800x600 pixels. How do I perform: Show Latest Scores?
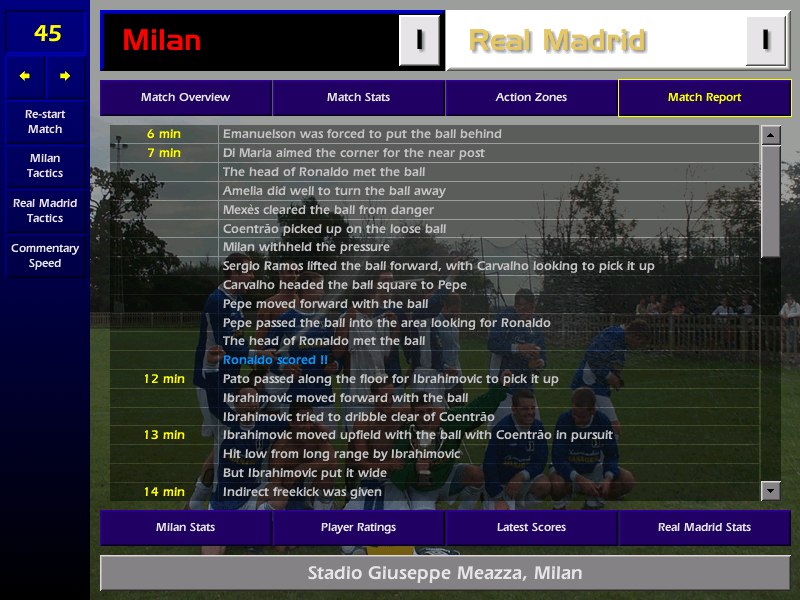[531, 527]
